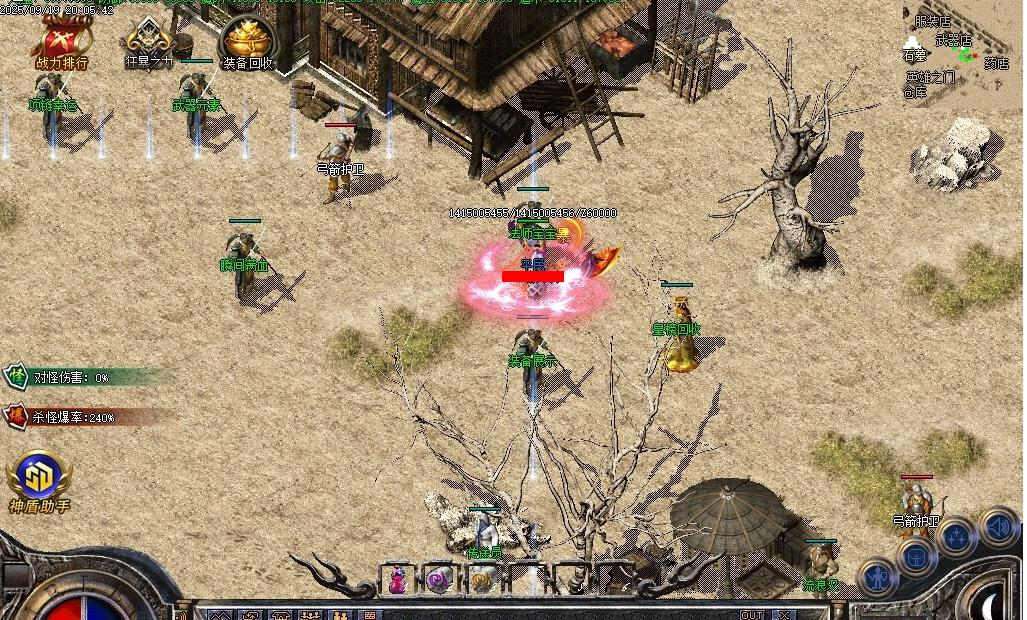The height and width of the screenshot is (620, 1027).
Task: Click the OUT logout button
Action: [751, 614]
